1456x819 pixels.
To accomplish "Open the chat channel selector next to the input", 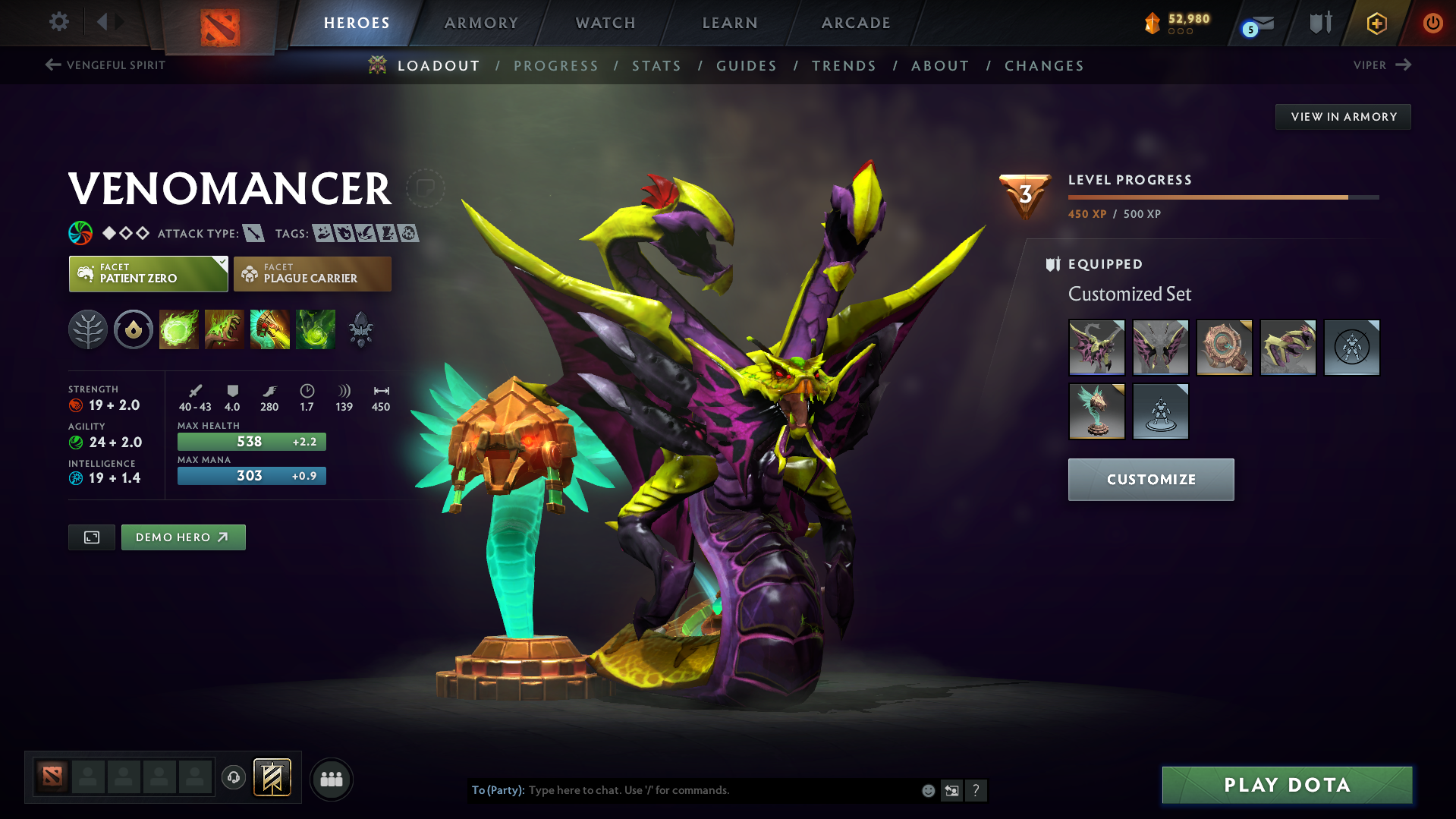I will (952, 790).
